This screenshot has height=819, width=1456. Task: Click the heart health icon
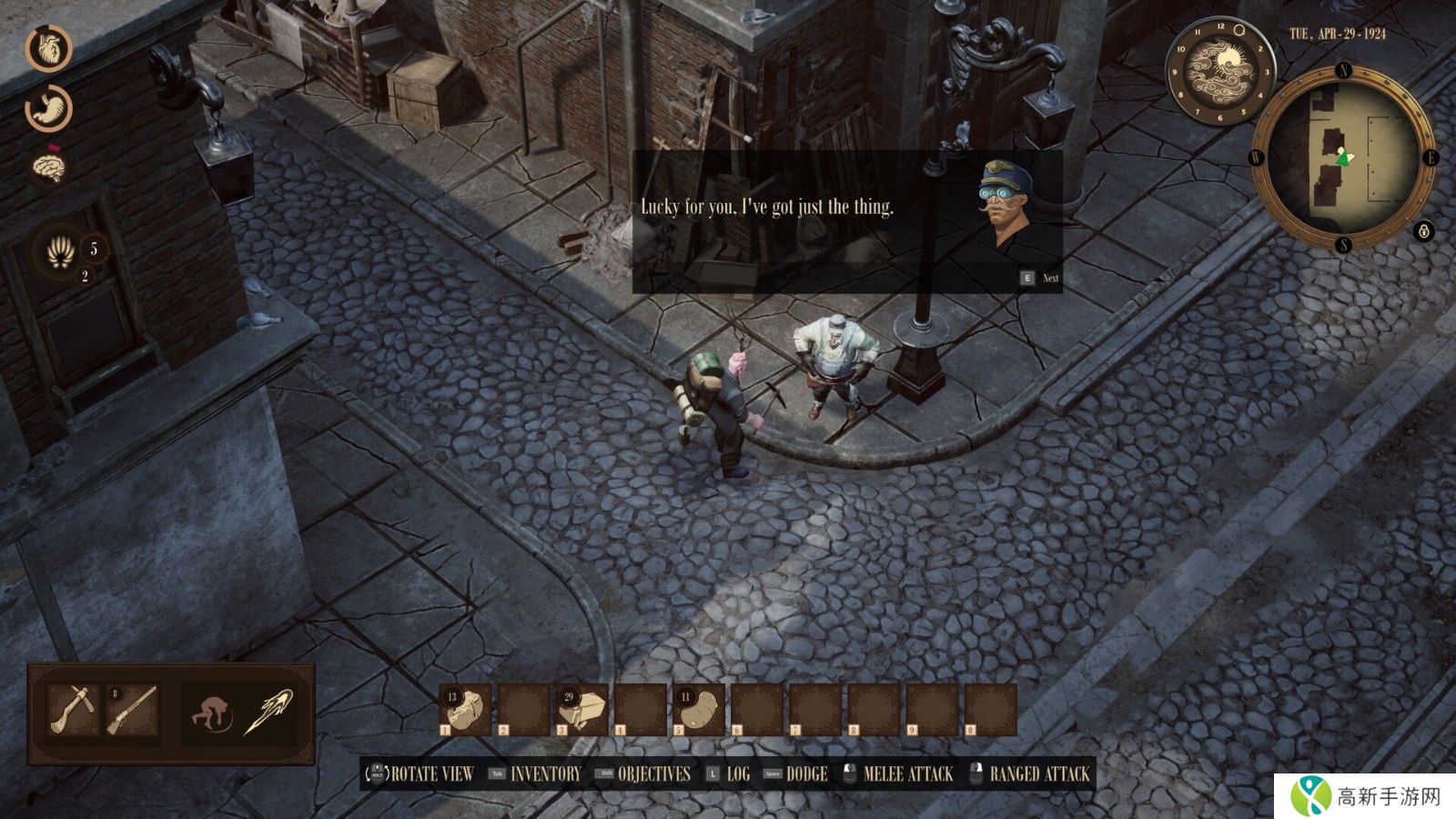pos(48,48)
